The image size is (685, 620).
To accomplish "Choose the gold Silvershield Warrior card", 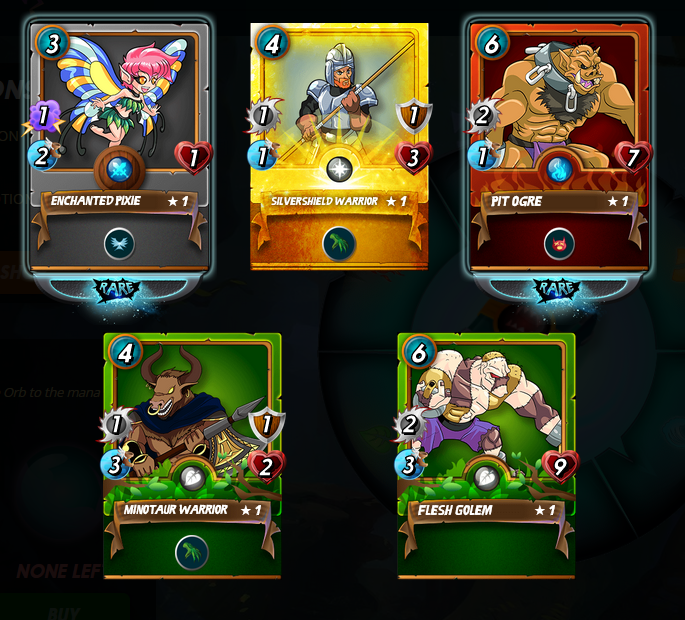I will click(x=339, y=146).
